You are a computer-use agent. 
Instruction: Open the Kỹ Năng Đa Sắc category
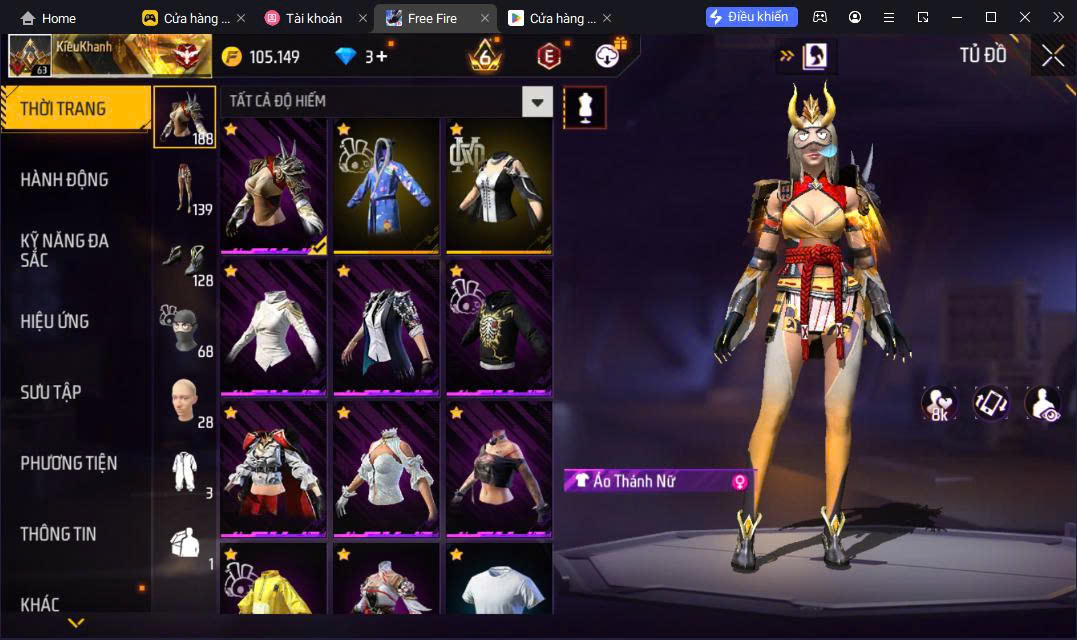pos(65,250)
